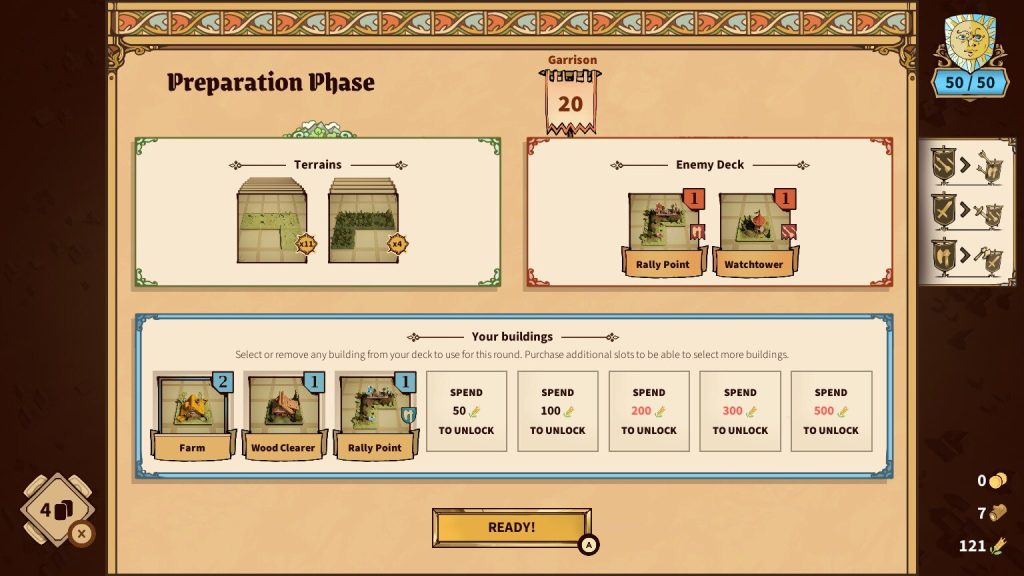
Task: Unlock the slot costing 200
Action: 648,411
